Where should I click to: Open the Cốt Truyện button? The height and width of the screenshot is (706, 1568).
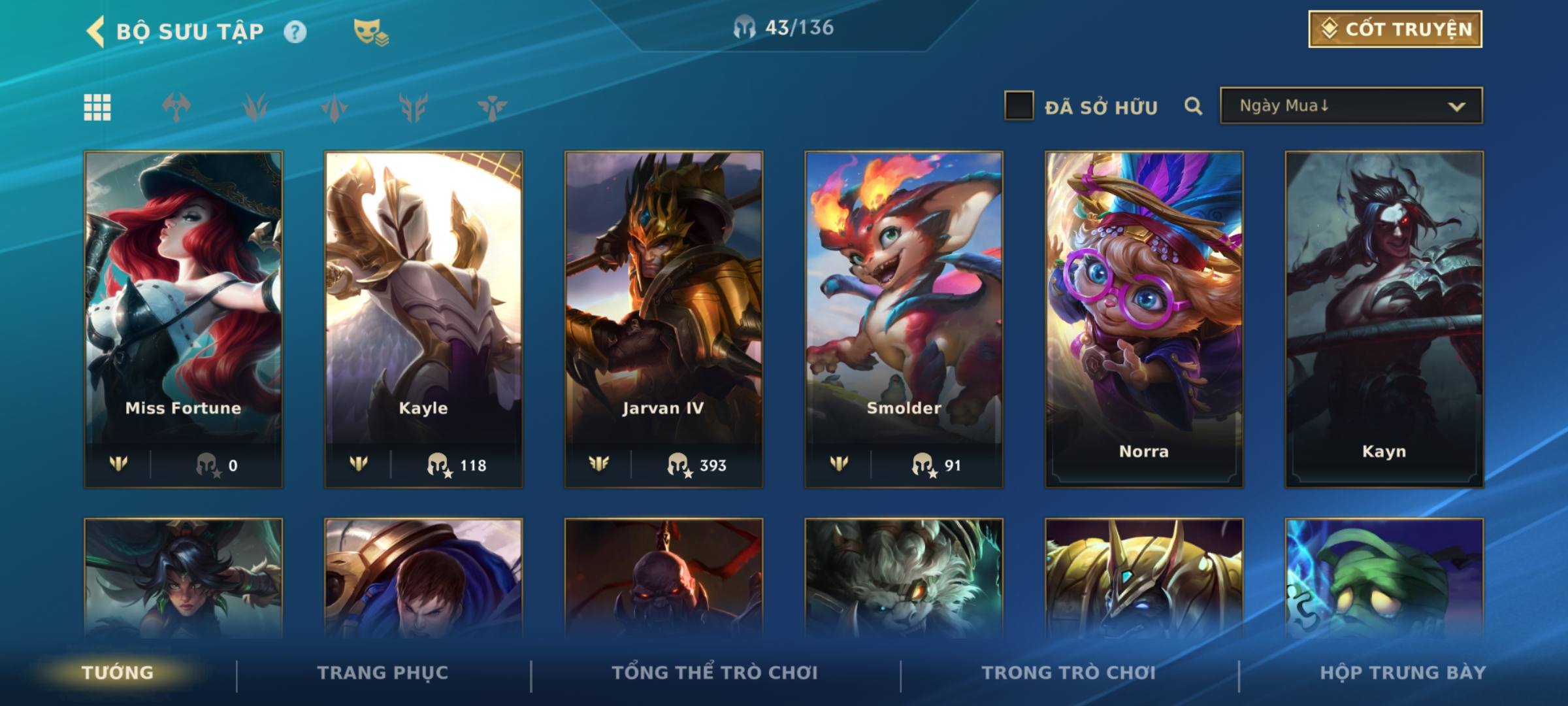[1395, 29]
